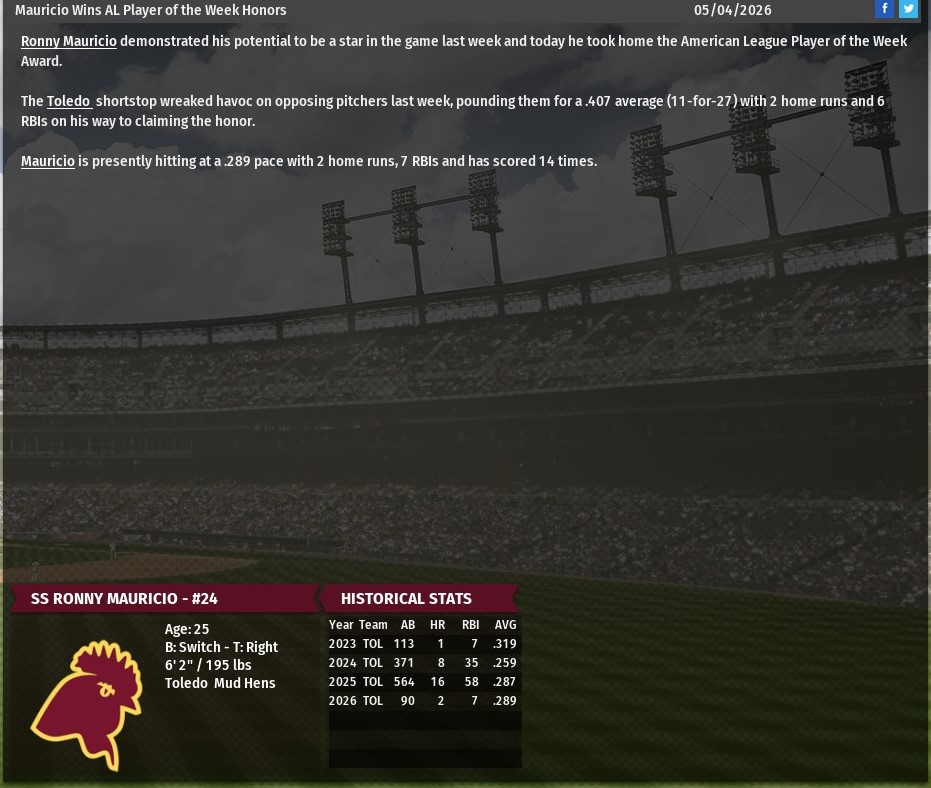The width and height of the screenshot is (931, 788).
Task: Share the story on Twitter
Action: click(x=908, y=9)
